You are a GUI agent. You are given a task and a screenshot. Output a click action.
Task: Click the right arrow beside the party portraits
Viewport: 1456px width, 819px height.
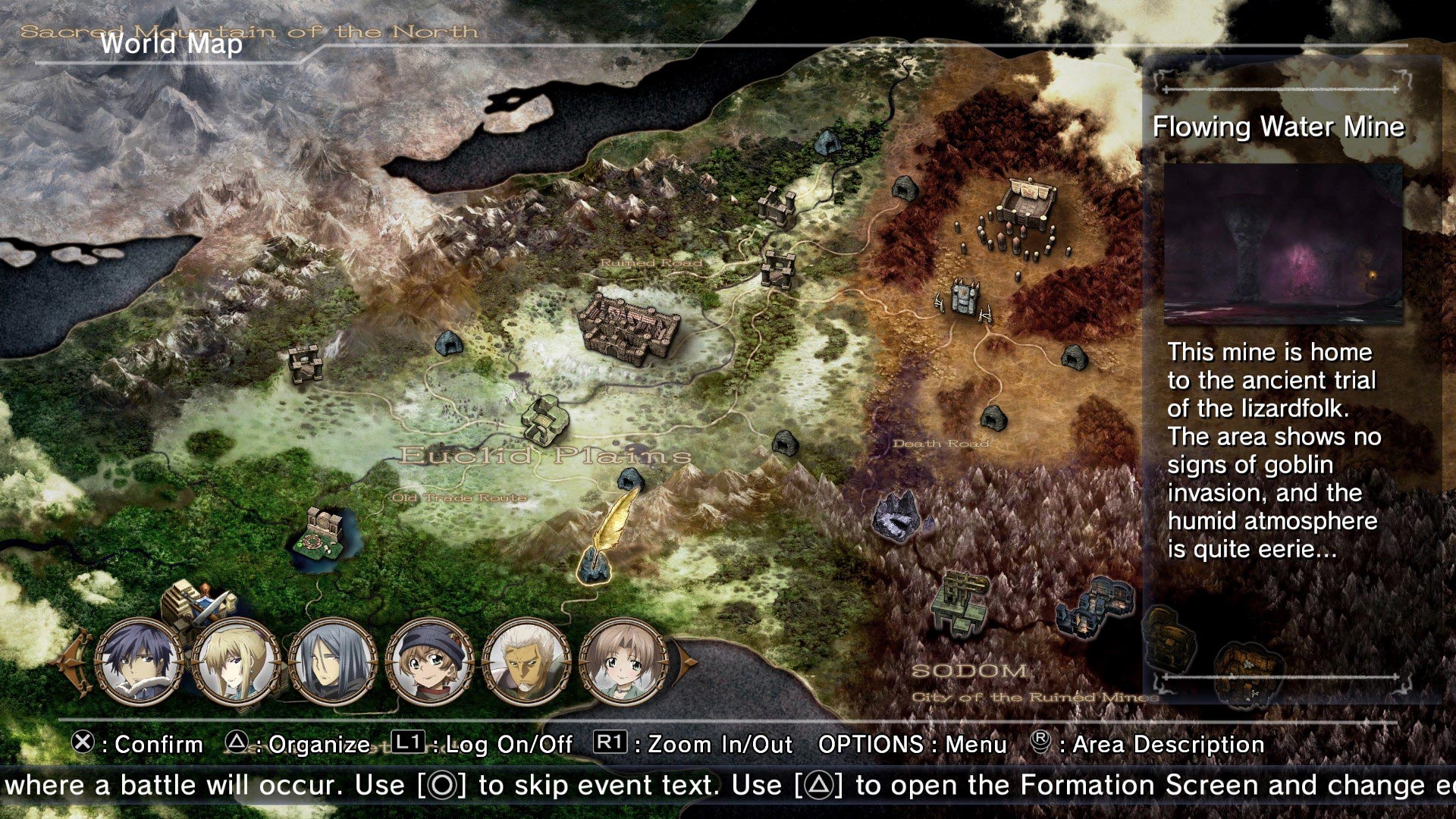click(687, 661)
